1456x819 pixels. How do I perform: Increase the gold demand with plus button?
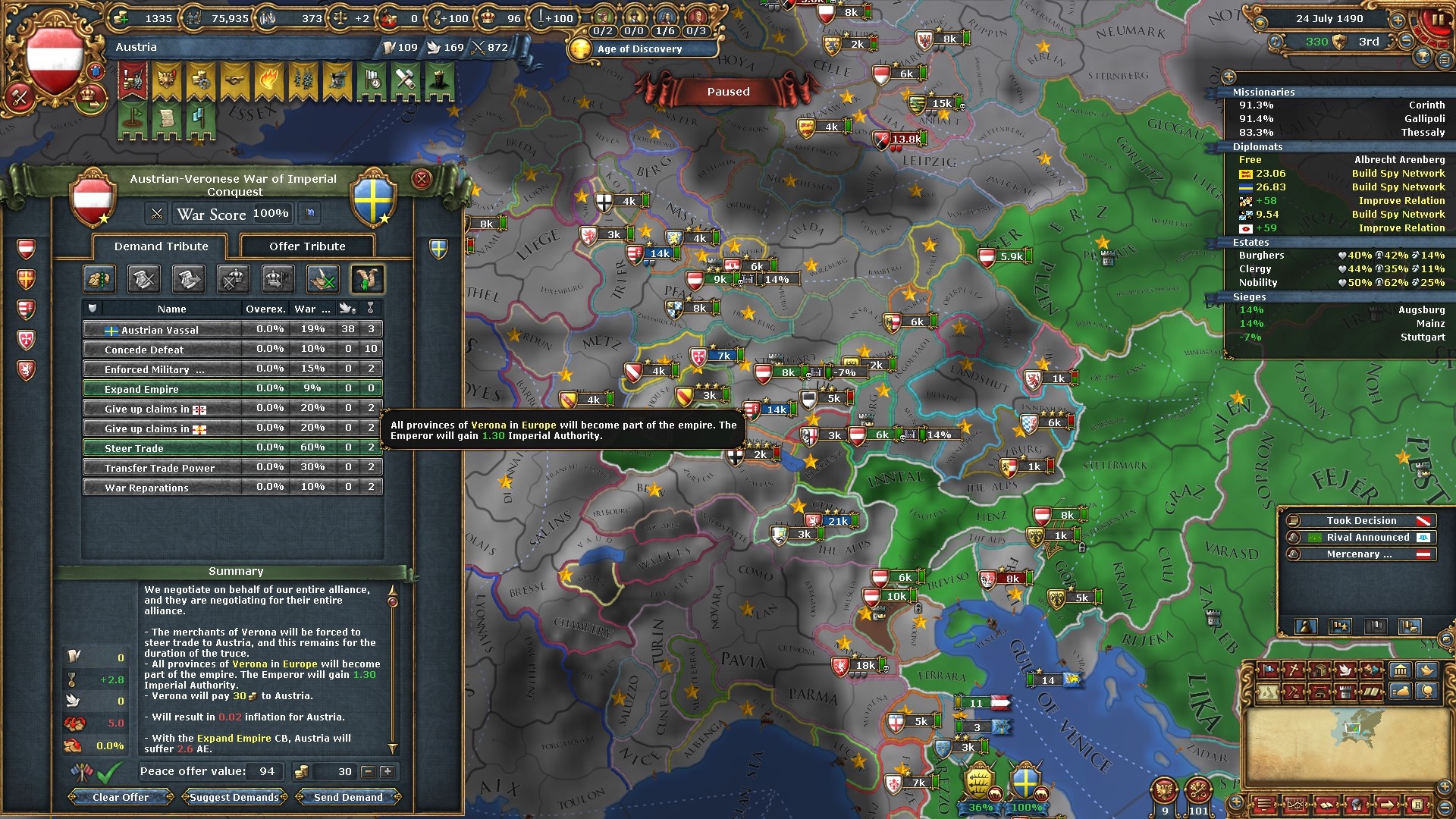tap(387, 772)
